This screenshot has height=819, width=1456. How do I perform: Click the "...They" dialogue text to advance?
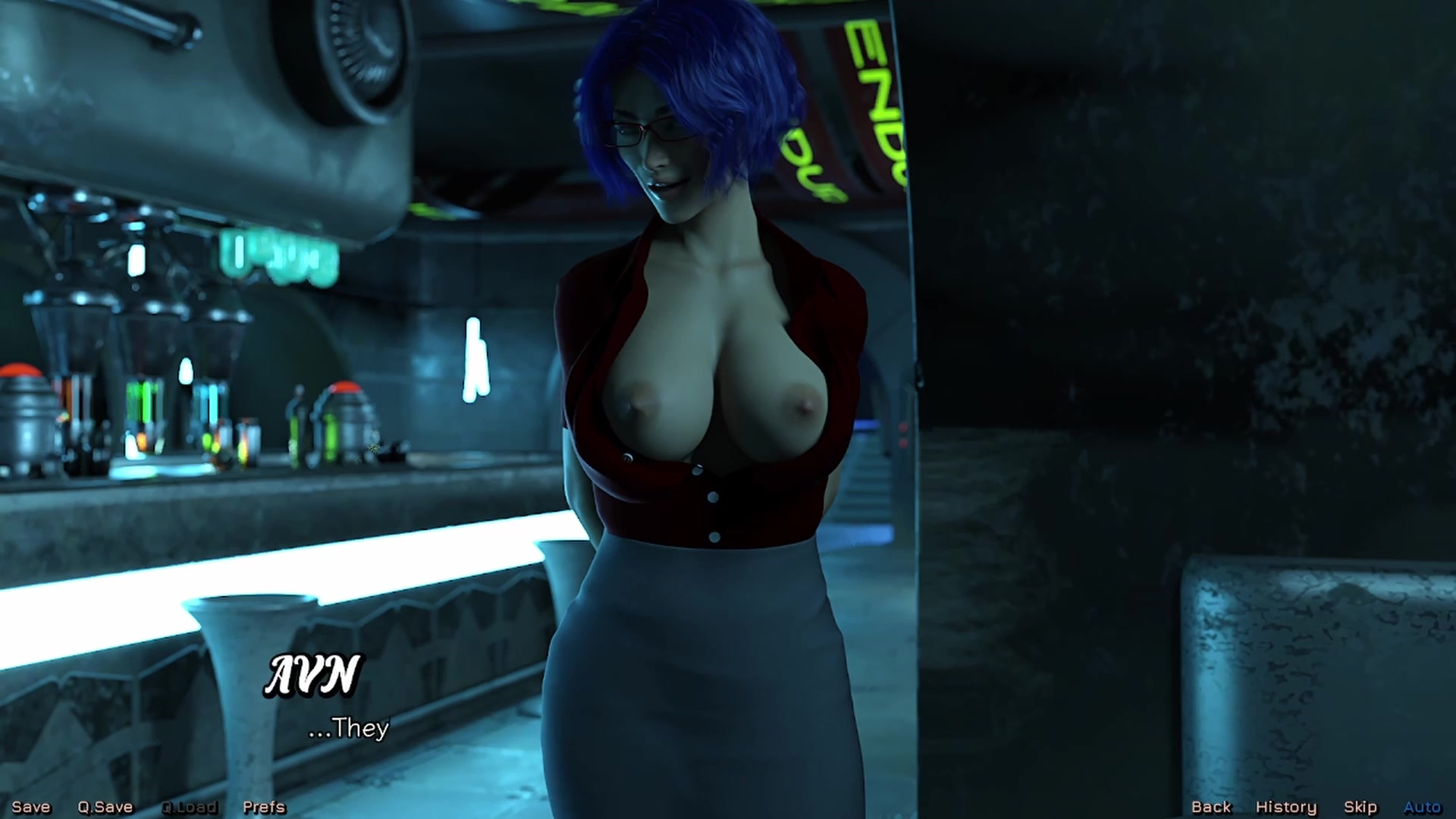pyautogui.click(x=349, y=727)
